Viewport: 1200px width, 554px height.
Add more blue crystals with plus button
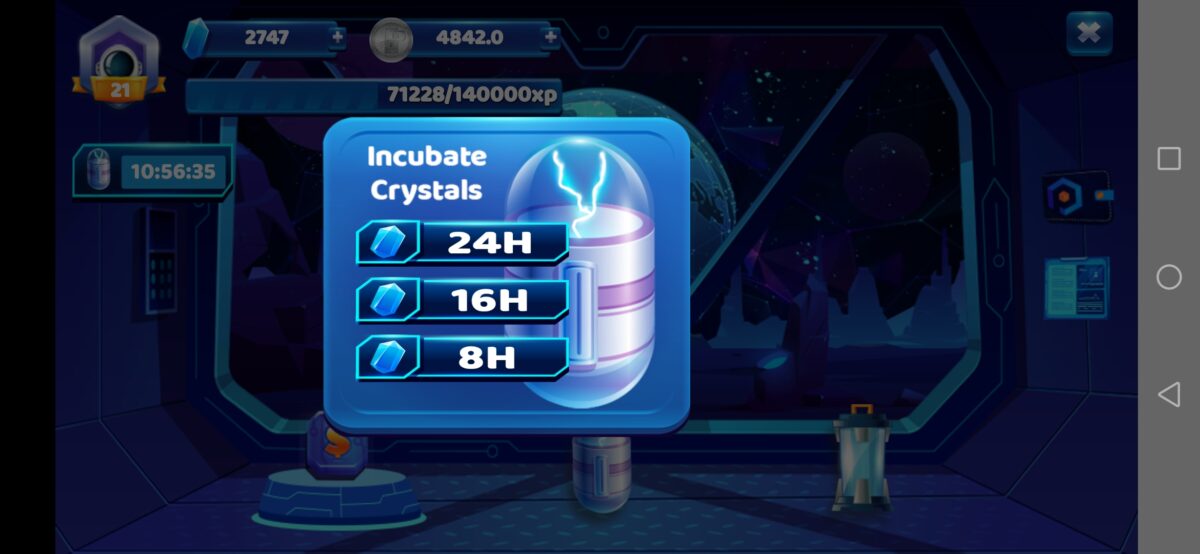point(337,38)
